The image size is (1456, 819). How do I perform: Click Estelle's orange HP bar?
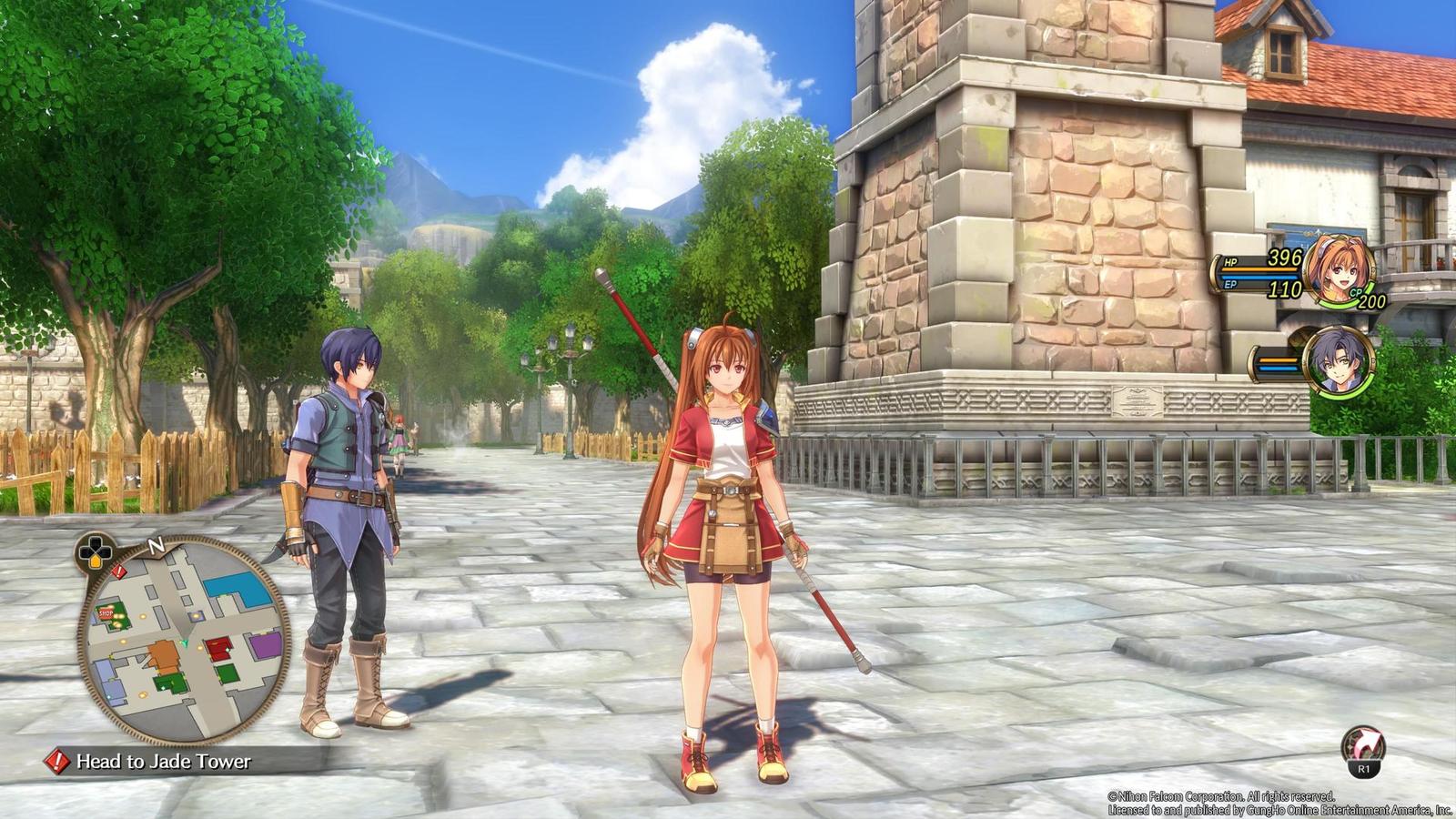click(1258, 269)
